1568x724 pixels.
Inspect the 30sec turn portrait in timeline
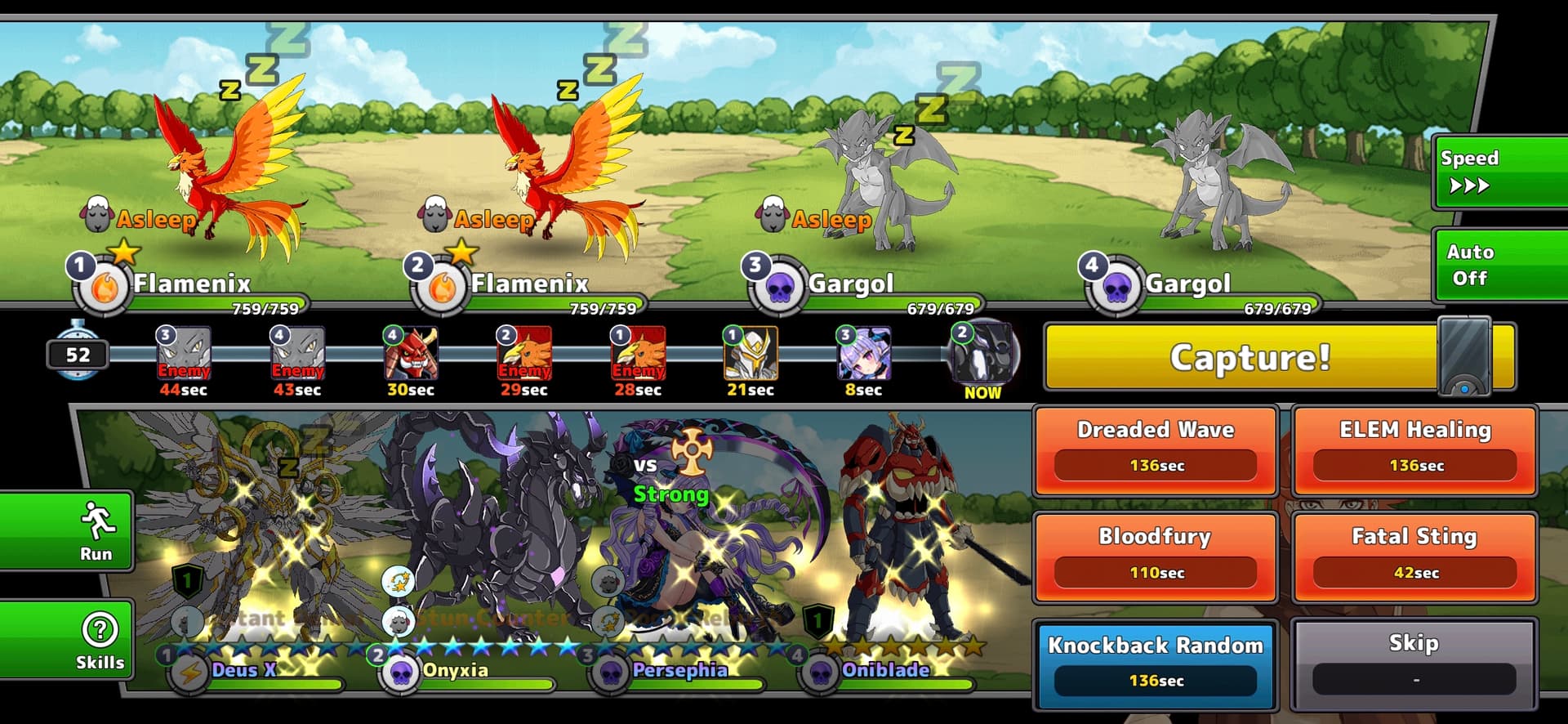[411, 354]
